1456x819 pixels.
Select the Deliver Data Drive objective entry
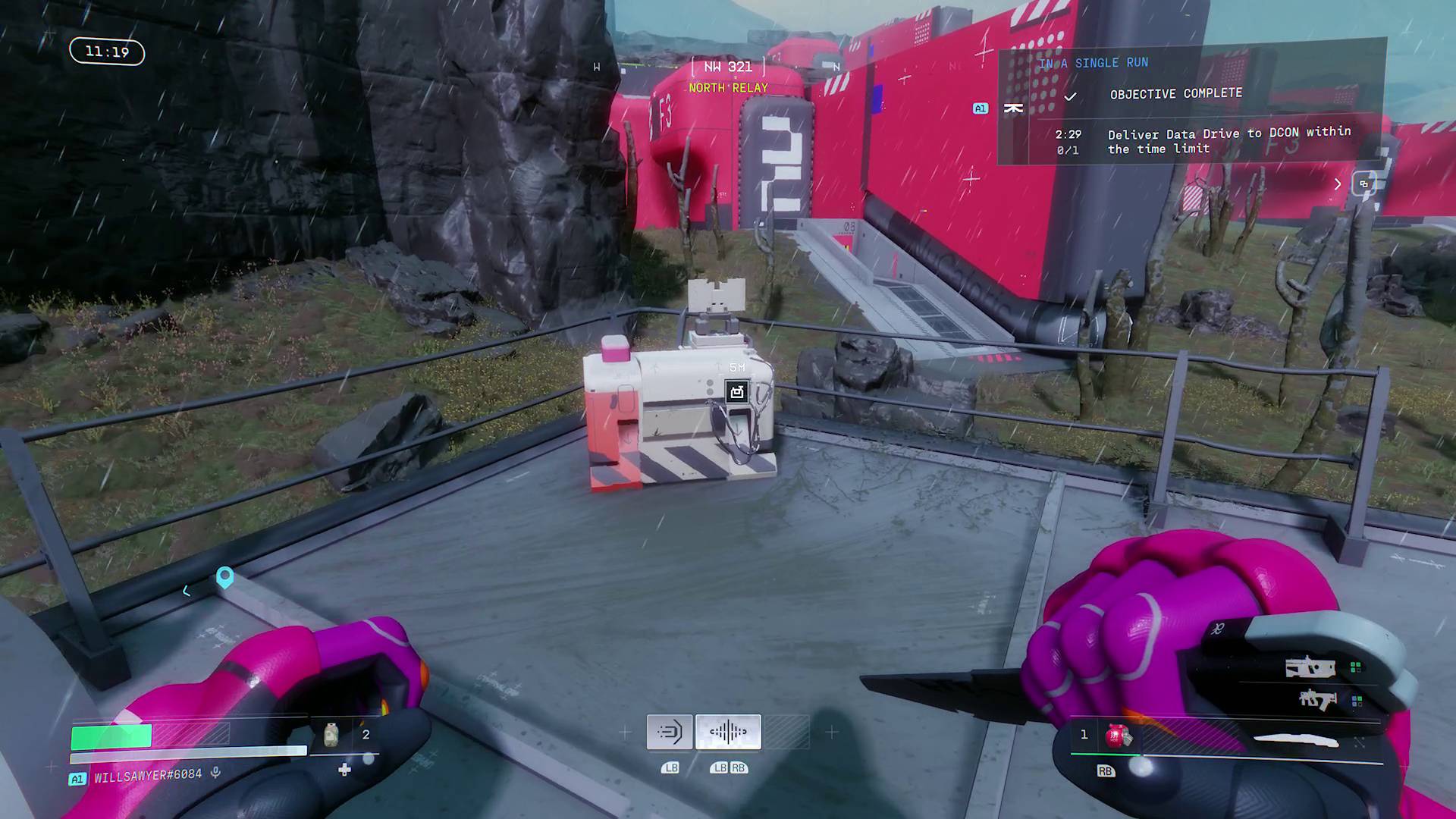click(x=1228, y=141)
